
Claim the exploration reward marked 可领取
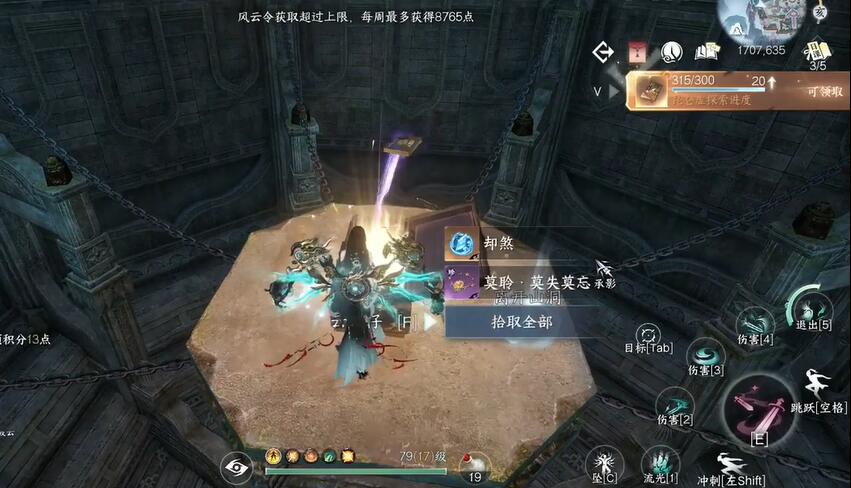[825, 91]
